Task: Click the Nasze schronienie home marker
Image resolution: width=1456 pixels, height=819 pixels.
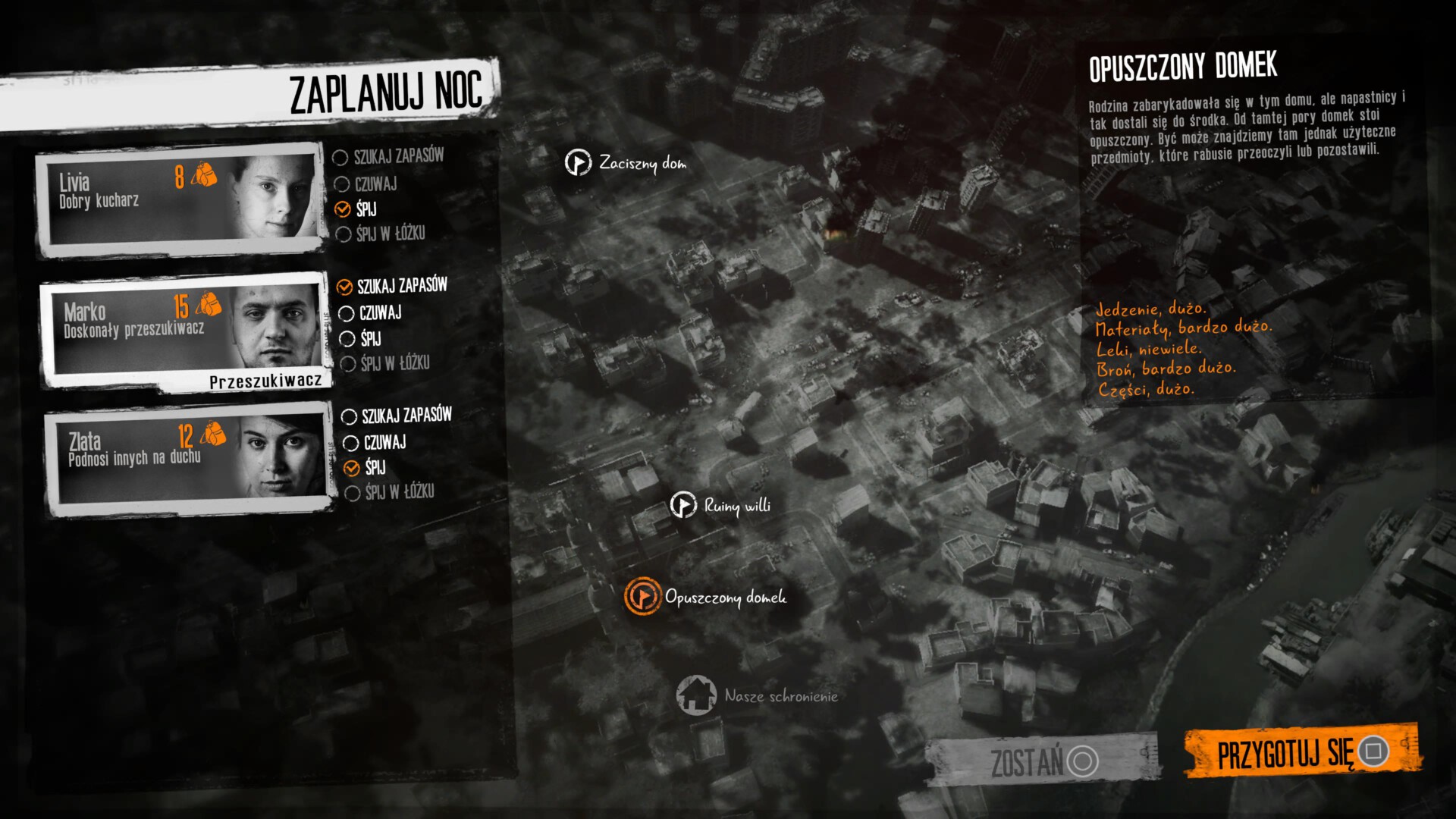Action: 696,695
